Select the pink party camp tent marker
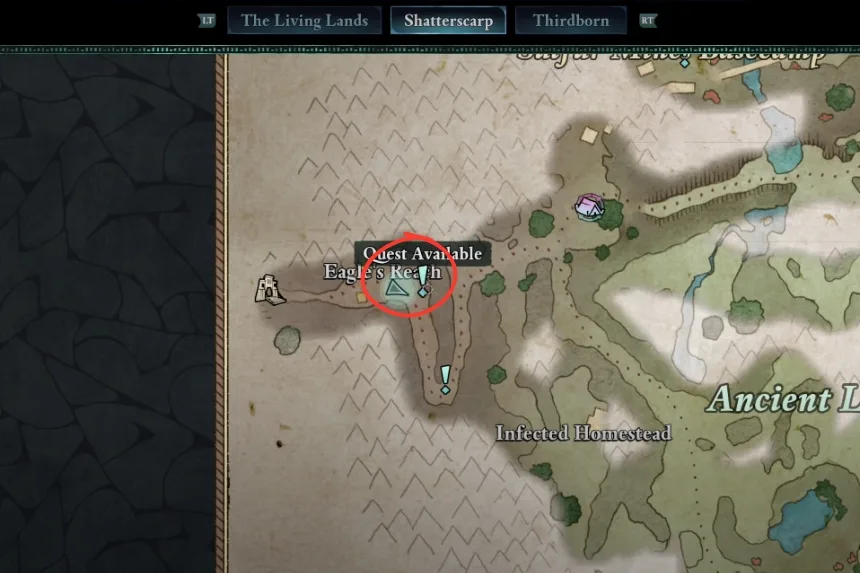The width and height of the screenshot is (860, 573). (589, 206)
